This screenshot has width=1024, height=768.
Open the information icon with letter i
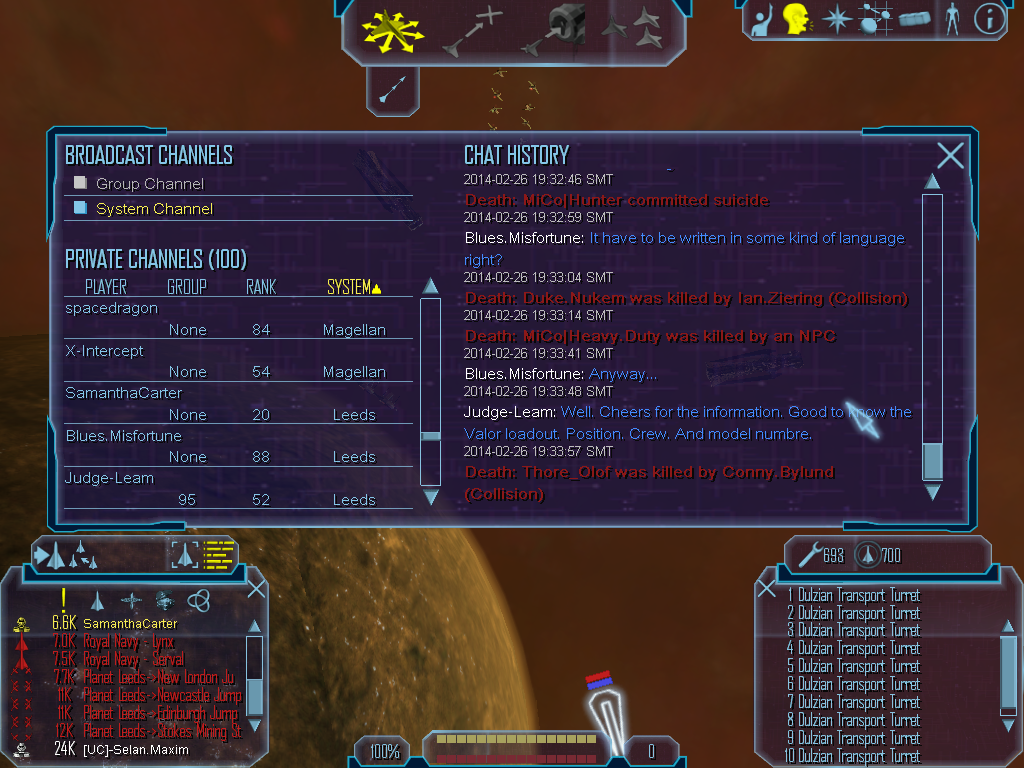click(988, 19)
